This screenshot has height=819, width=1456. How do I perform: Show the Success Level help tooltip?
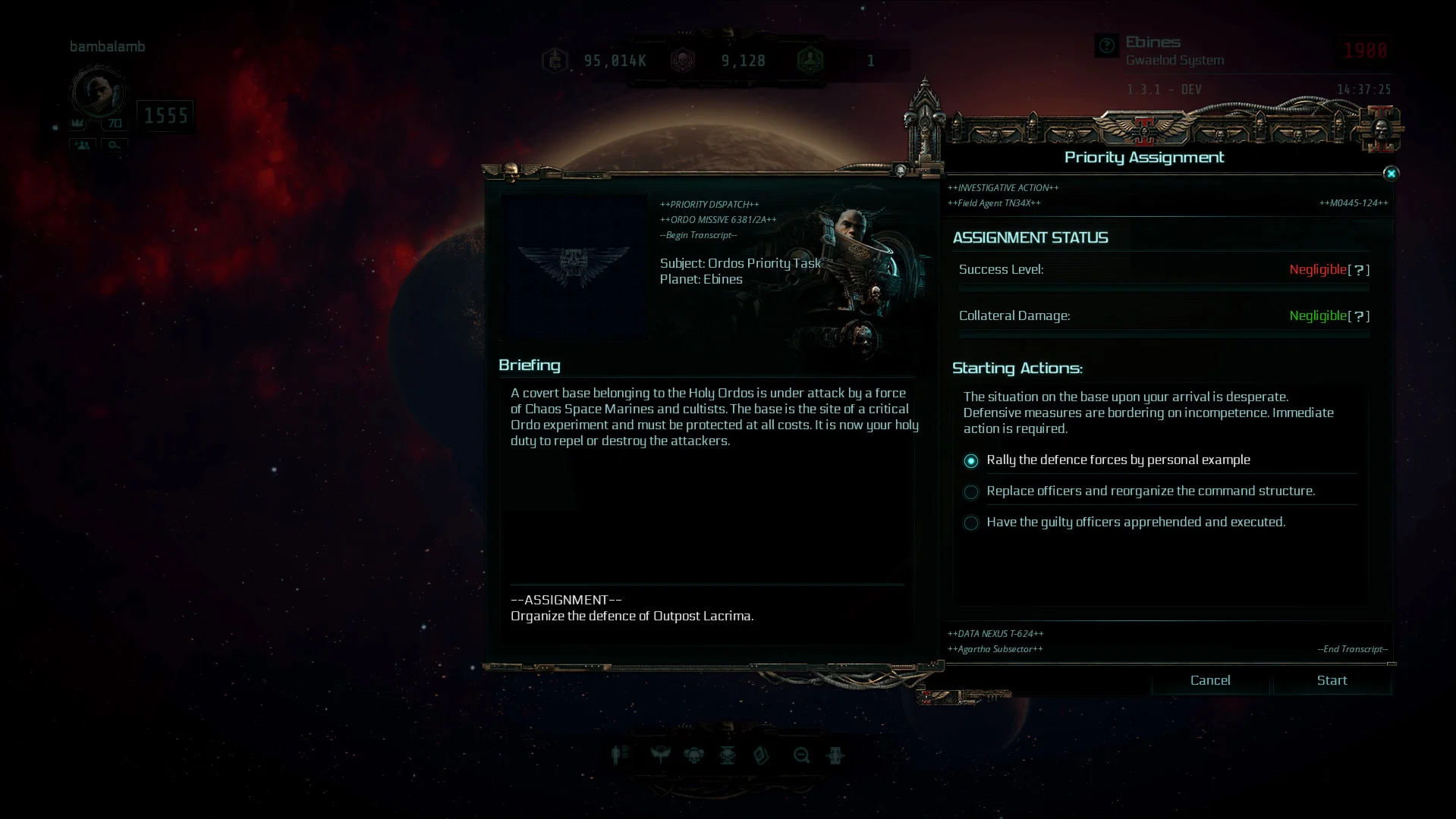click(x=1359, y=270)
